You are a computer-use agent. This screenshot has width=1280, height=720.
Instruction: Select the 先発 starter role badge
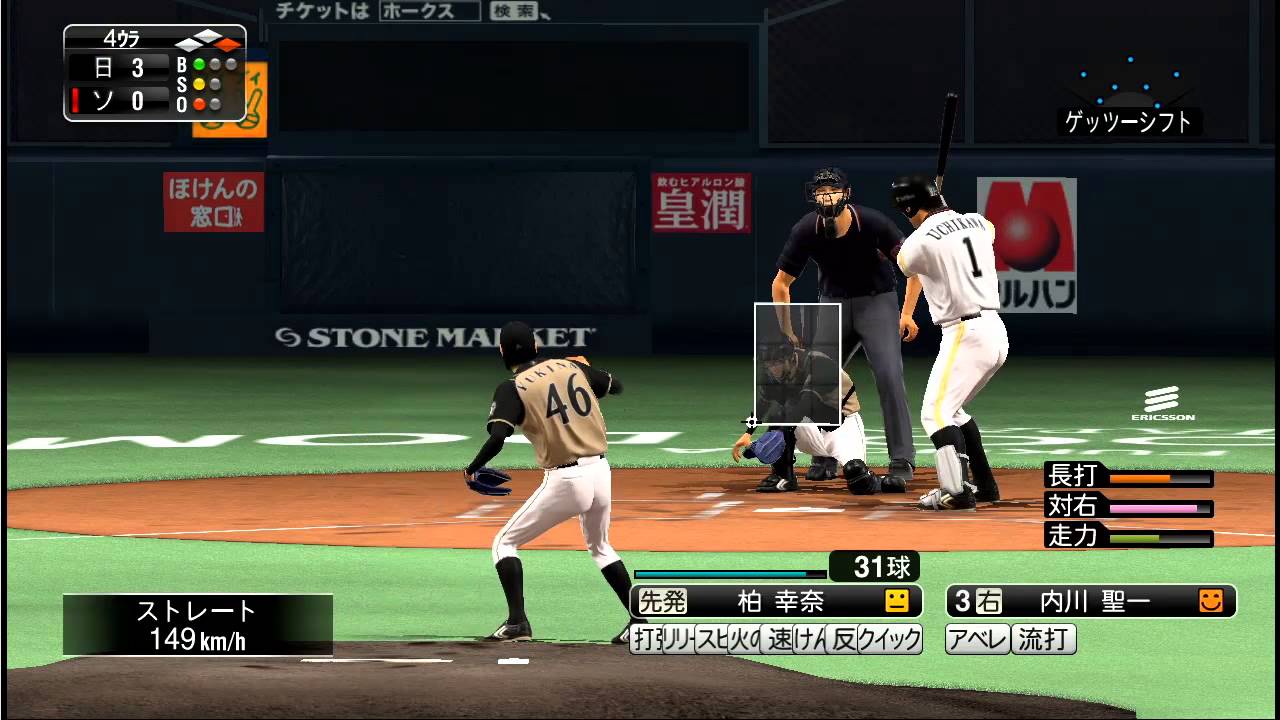pos(662,601)
